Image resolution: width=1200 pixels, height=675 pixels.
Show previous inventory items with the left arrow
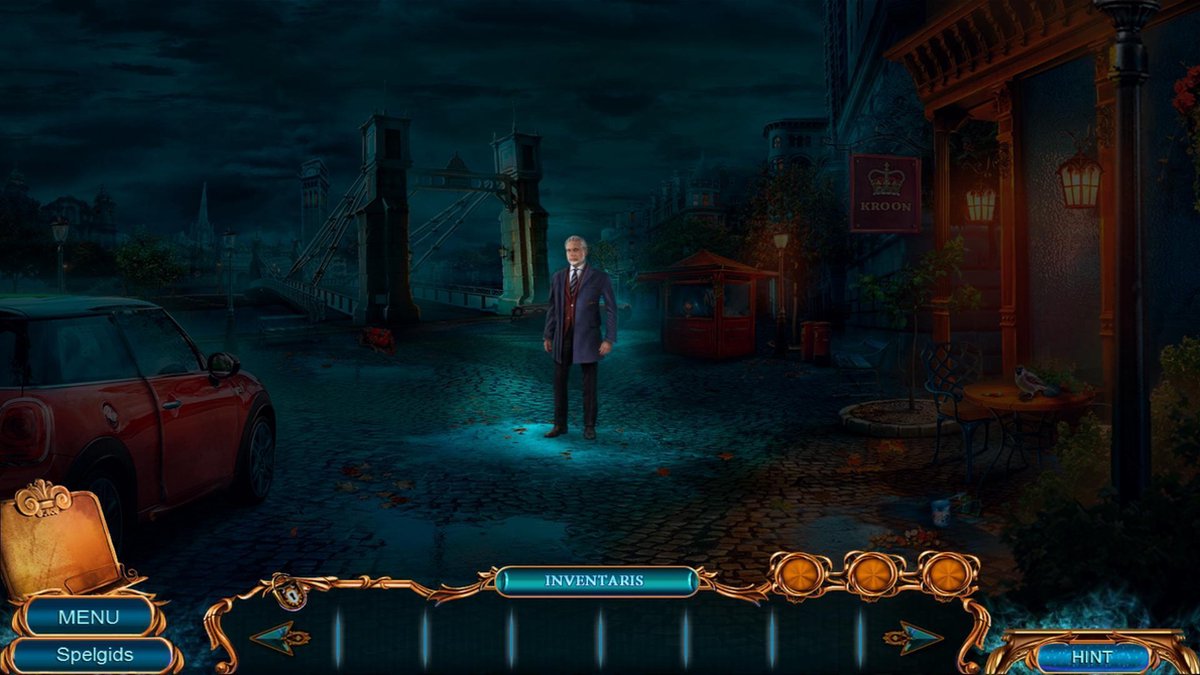278,637
